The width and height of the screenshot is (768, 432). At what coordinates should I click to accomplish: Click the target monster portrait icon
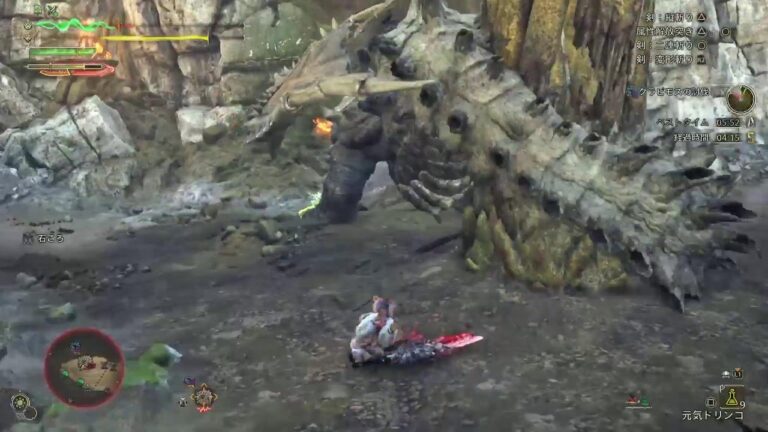(741, 99)
